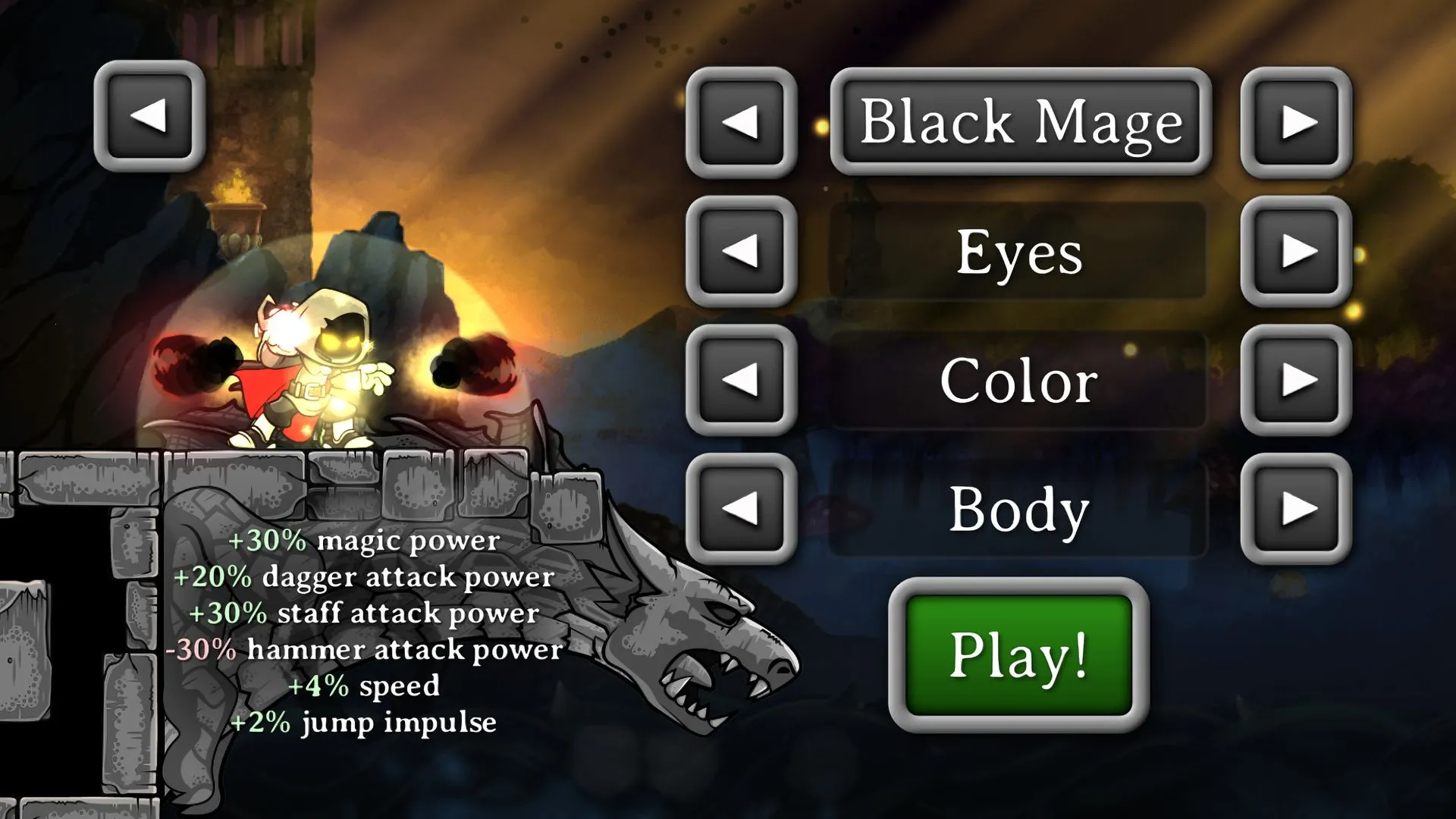
Task: Open the Black Mage class selector
Action: (1020, 124)
